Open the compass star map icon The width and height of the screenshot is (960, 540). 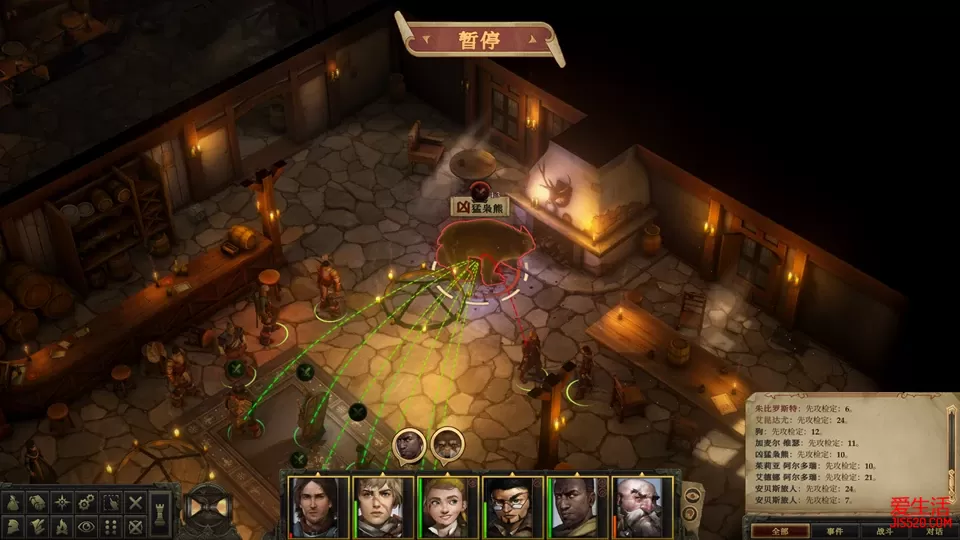pyautogui.click(x=63, y=501)
